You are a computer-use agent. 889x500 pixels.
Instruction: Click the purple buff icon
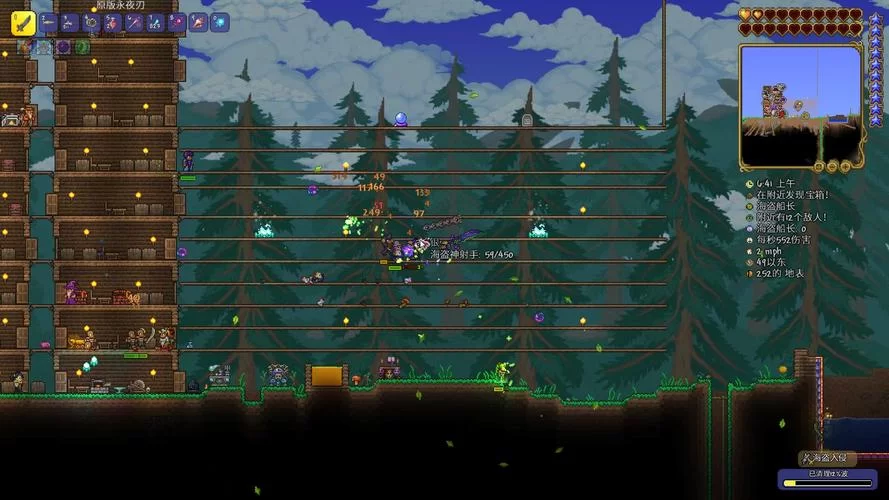click(x=63, y=47)
